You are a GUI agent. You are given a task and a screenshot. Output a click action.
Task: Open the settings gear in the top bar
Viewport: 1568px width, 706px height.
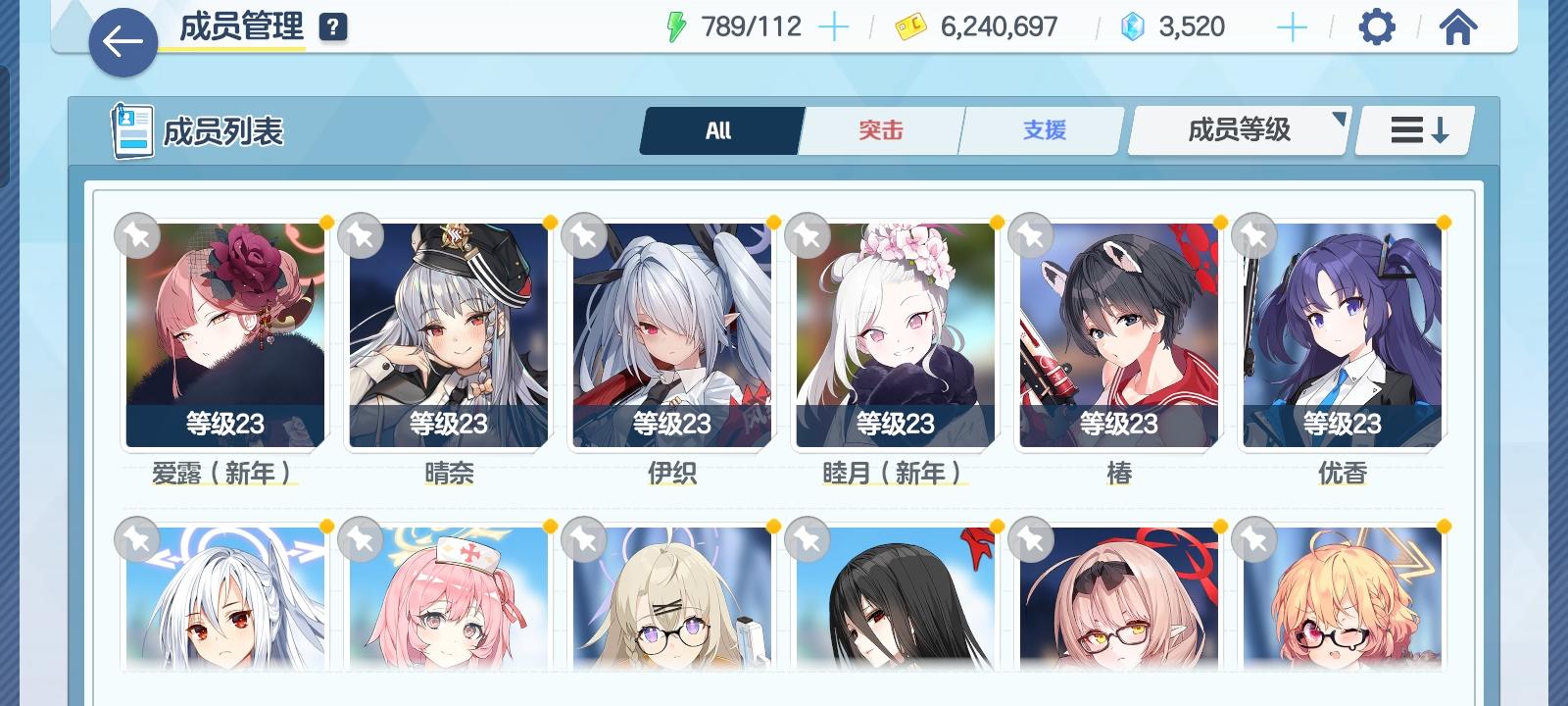tap(1378, 26)
